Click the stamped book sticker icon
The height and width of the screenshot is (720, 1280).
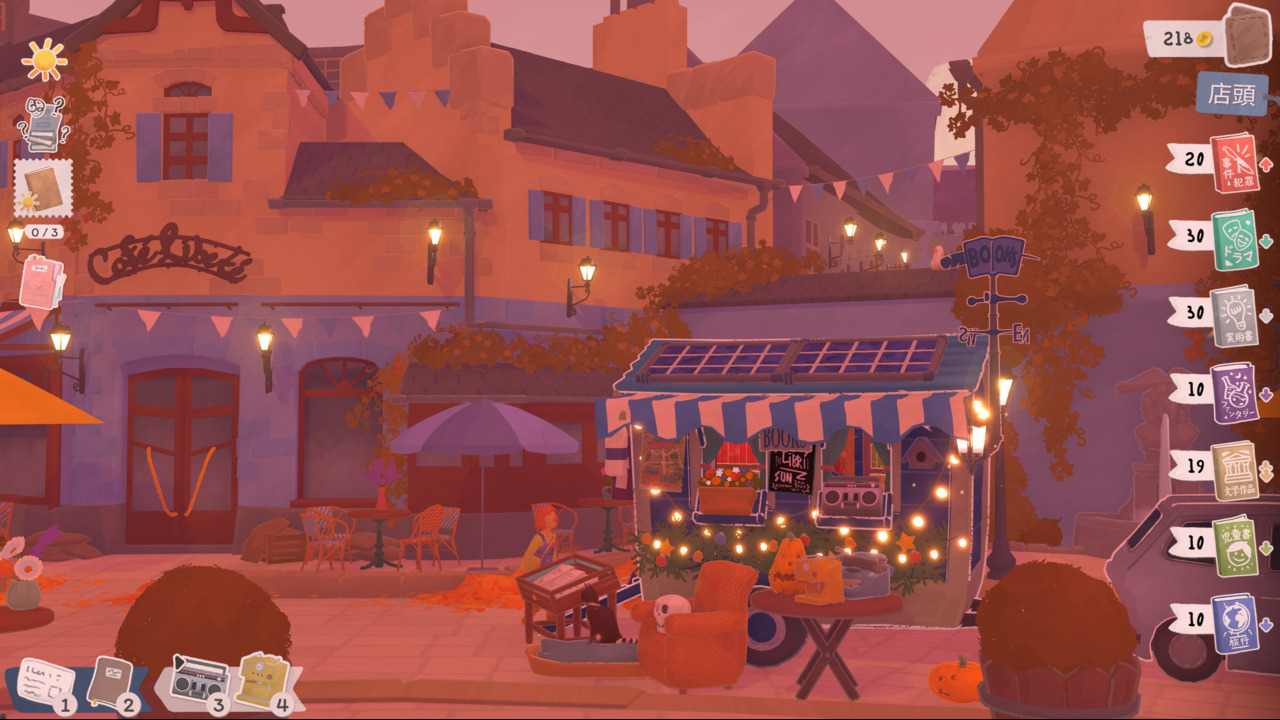pyautogui.click(x=45, y=188)
